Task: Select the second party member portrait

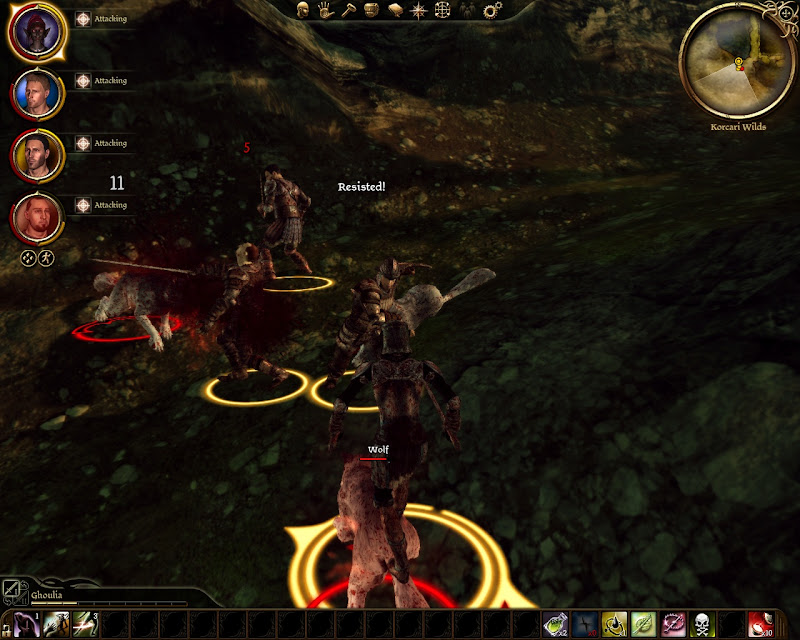Action: click(x=37, y=93)
